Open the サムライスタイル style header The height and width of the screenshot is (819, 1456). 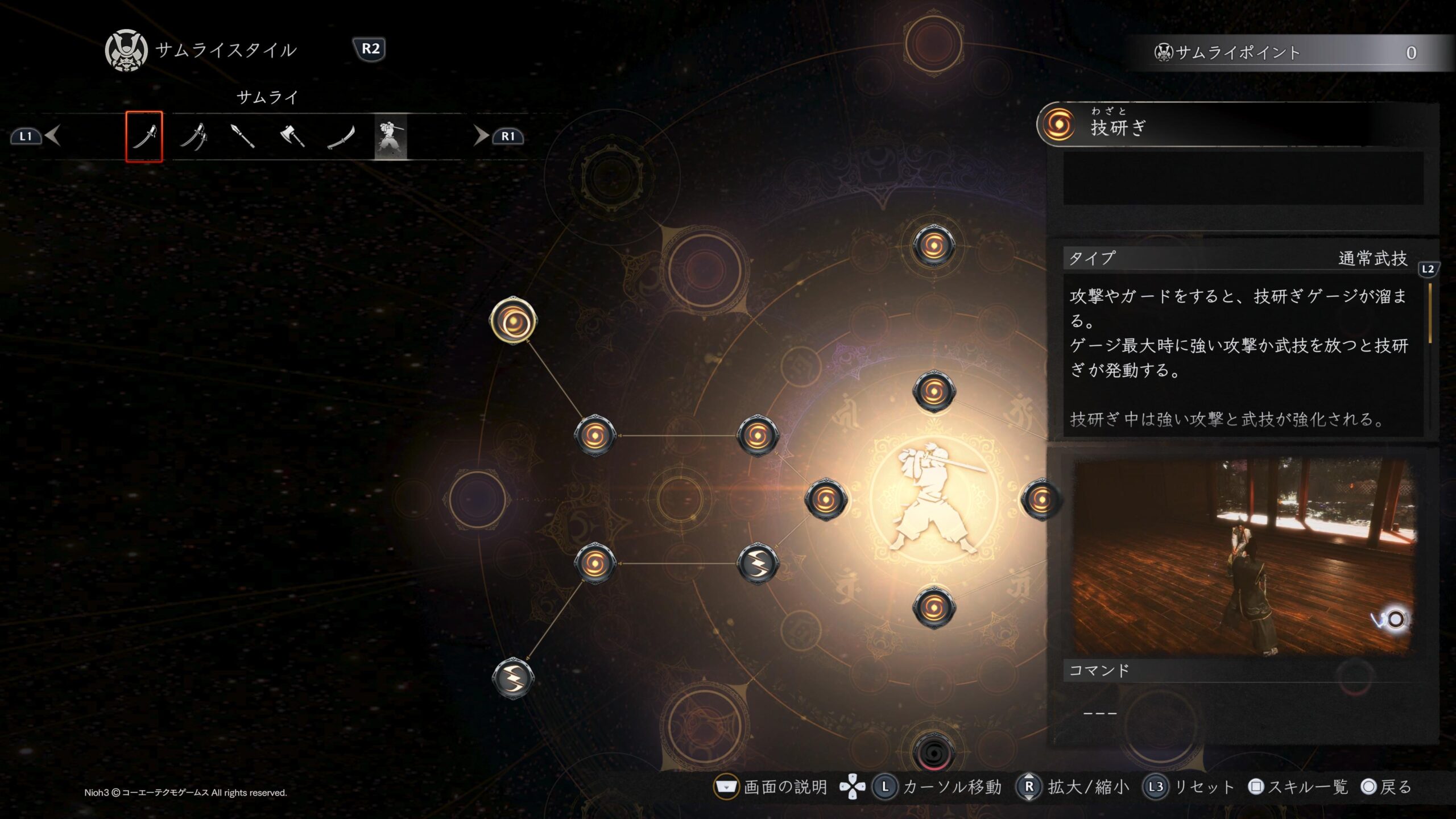[x=225, y=51]
